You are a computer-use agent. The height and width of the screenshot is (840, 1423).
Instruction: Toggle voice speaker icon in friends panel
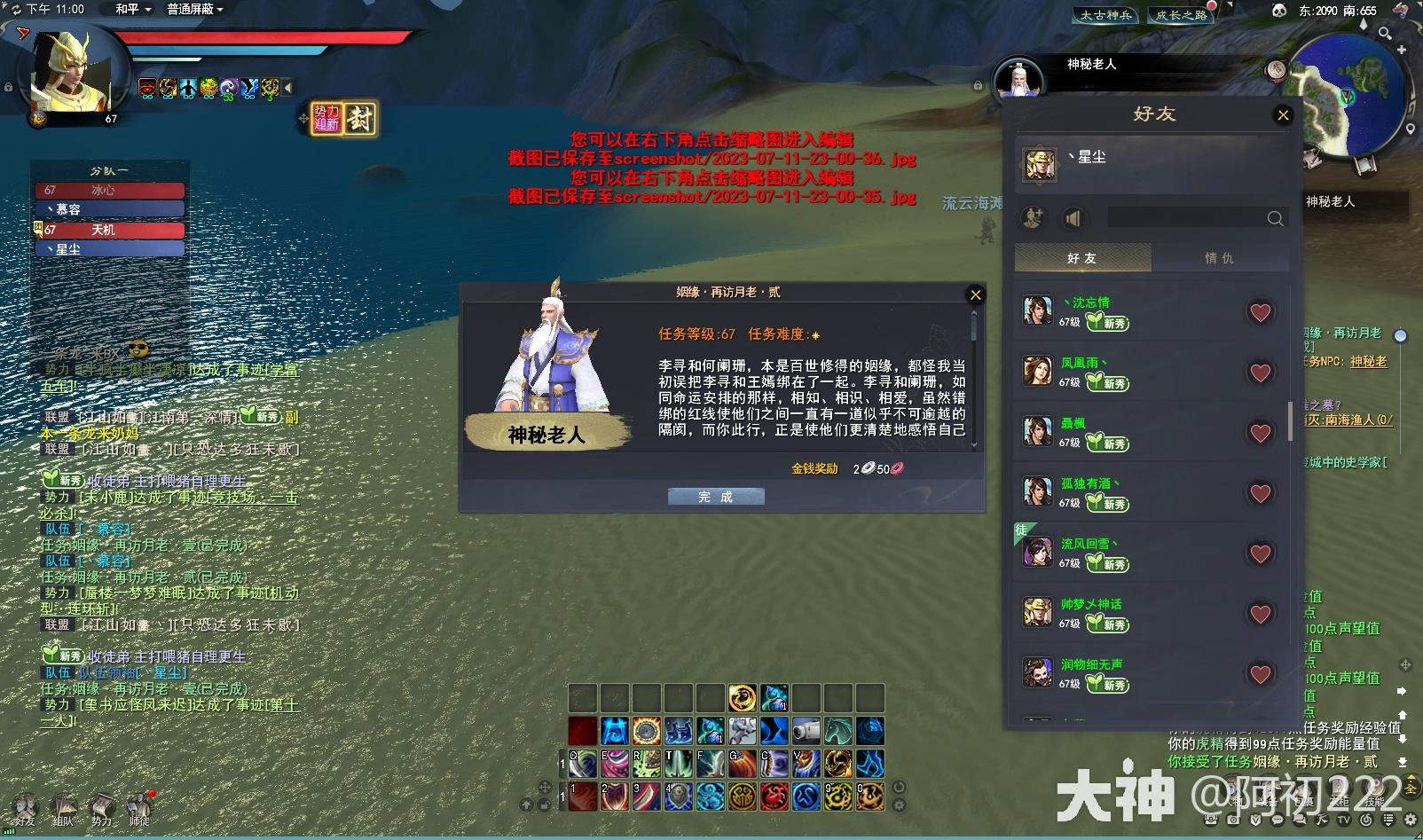(1074, 217)
